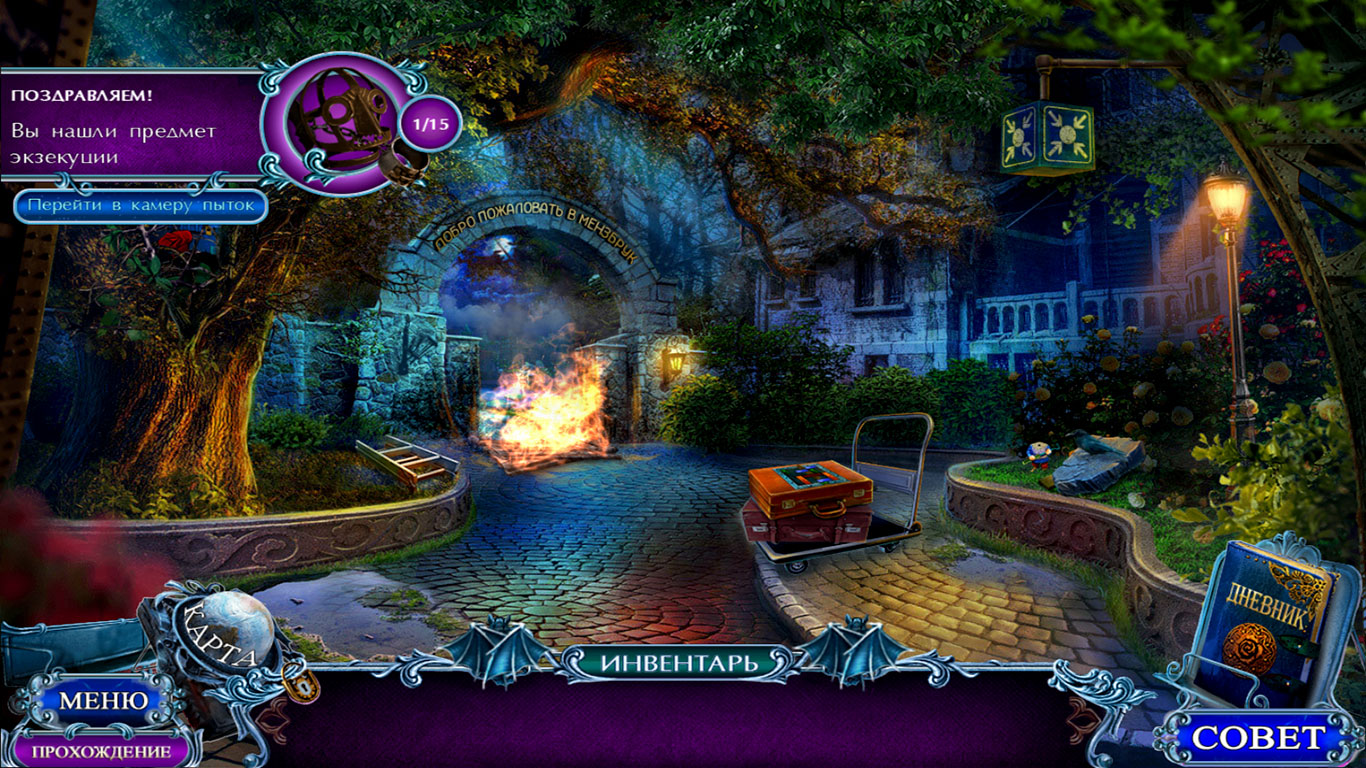Viewport: 1366px width, 768px height.
Task: Open the ПРОХОЖДЕНИЕ walkthrough guide
Action: point(100,751)
